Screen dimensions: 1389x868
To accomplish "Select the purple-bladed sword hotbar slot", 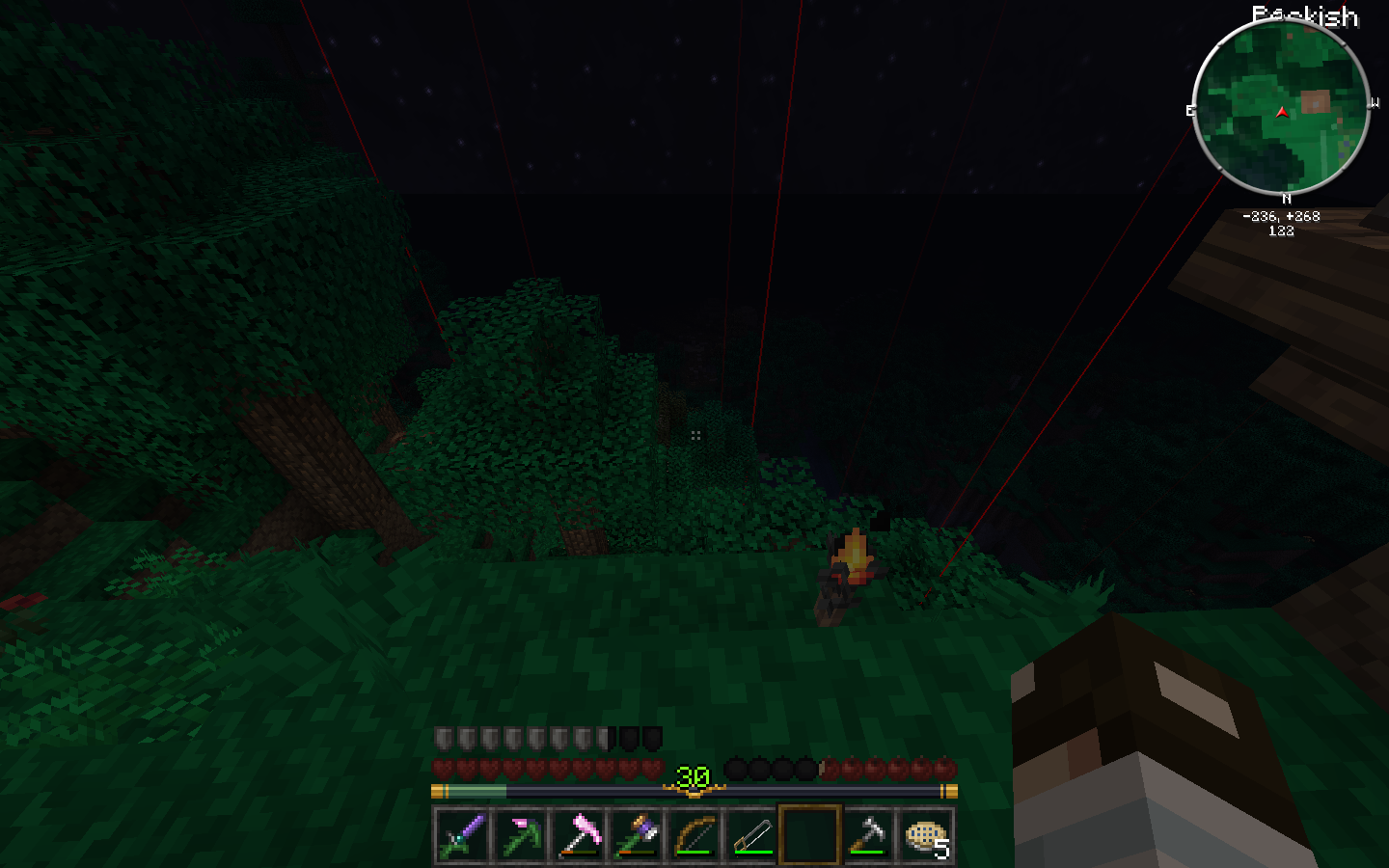I will pos(462,835).
